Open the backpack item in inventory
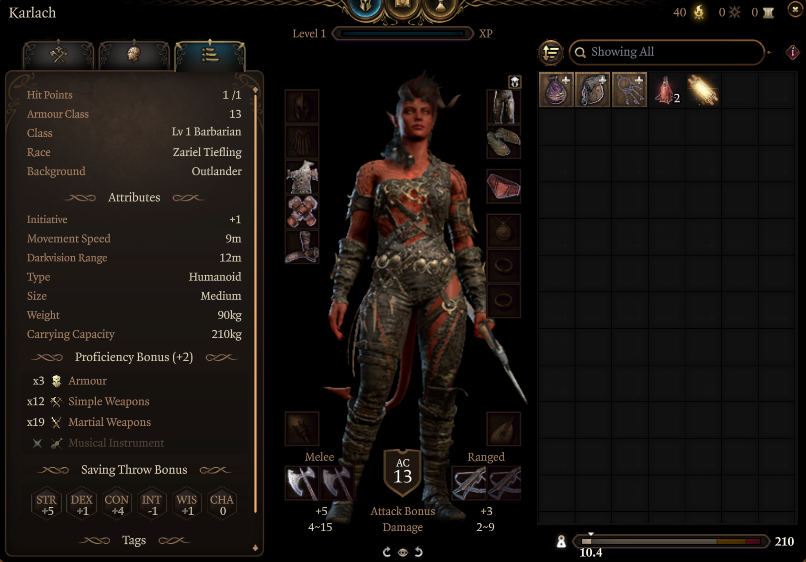The image size is (806, 562). [x=593, y=90]
